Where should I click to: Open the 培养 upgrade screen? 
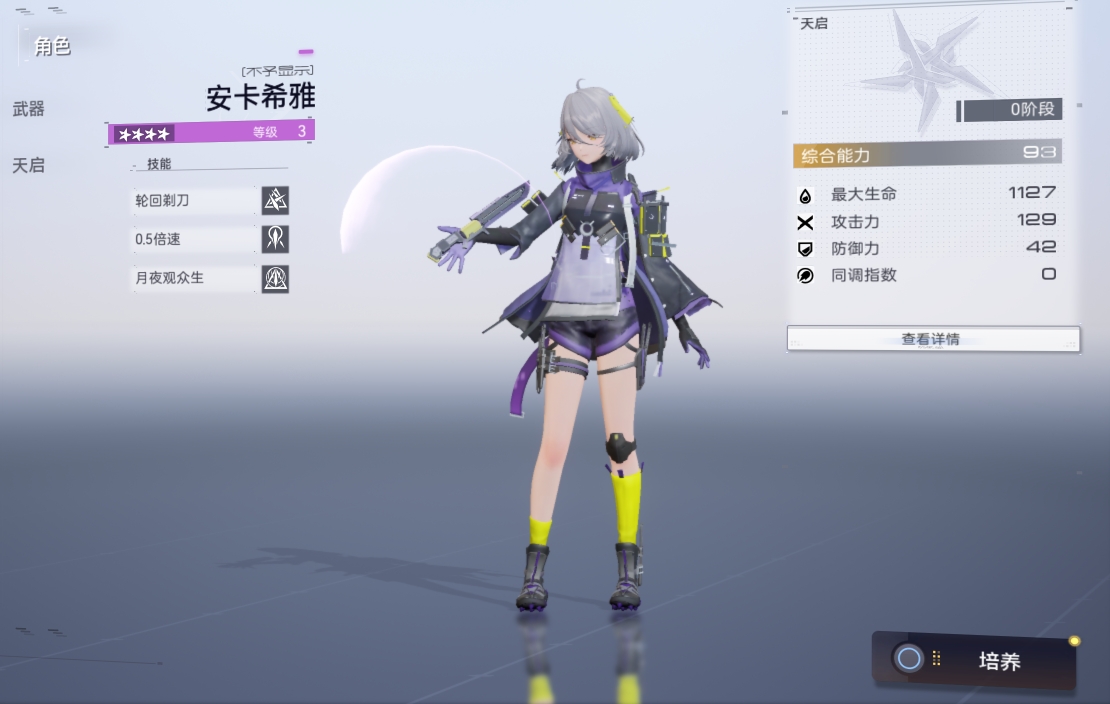coord(976,660)
